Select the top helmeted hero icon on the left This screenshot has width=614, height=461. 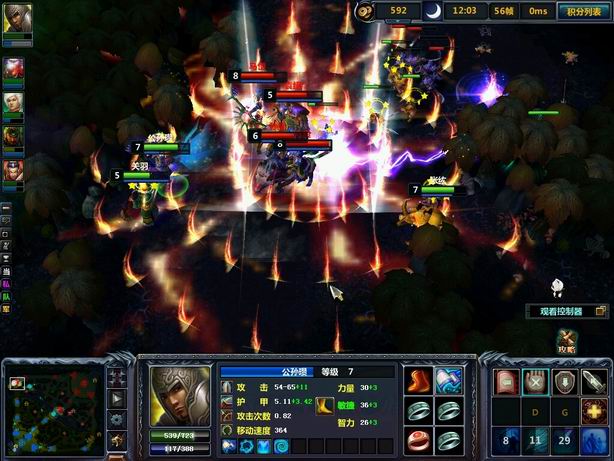pyautogui.click(x=16, y=19)
